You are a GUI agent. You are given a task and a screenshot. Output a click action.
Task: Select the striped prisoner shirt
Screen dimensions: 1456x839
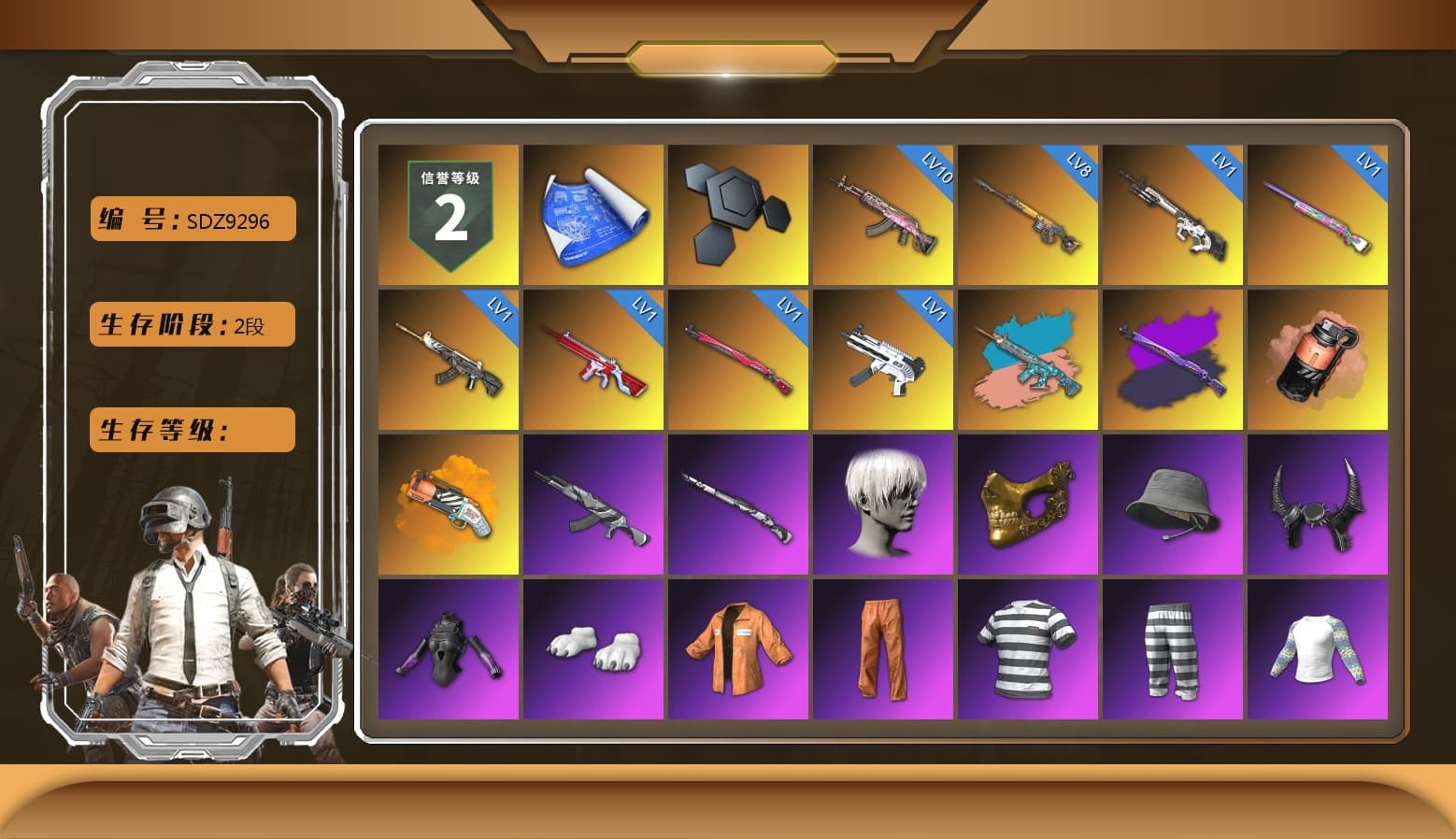1028,649
